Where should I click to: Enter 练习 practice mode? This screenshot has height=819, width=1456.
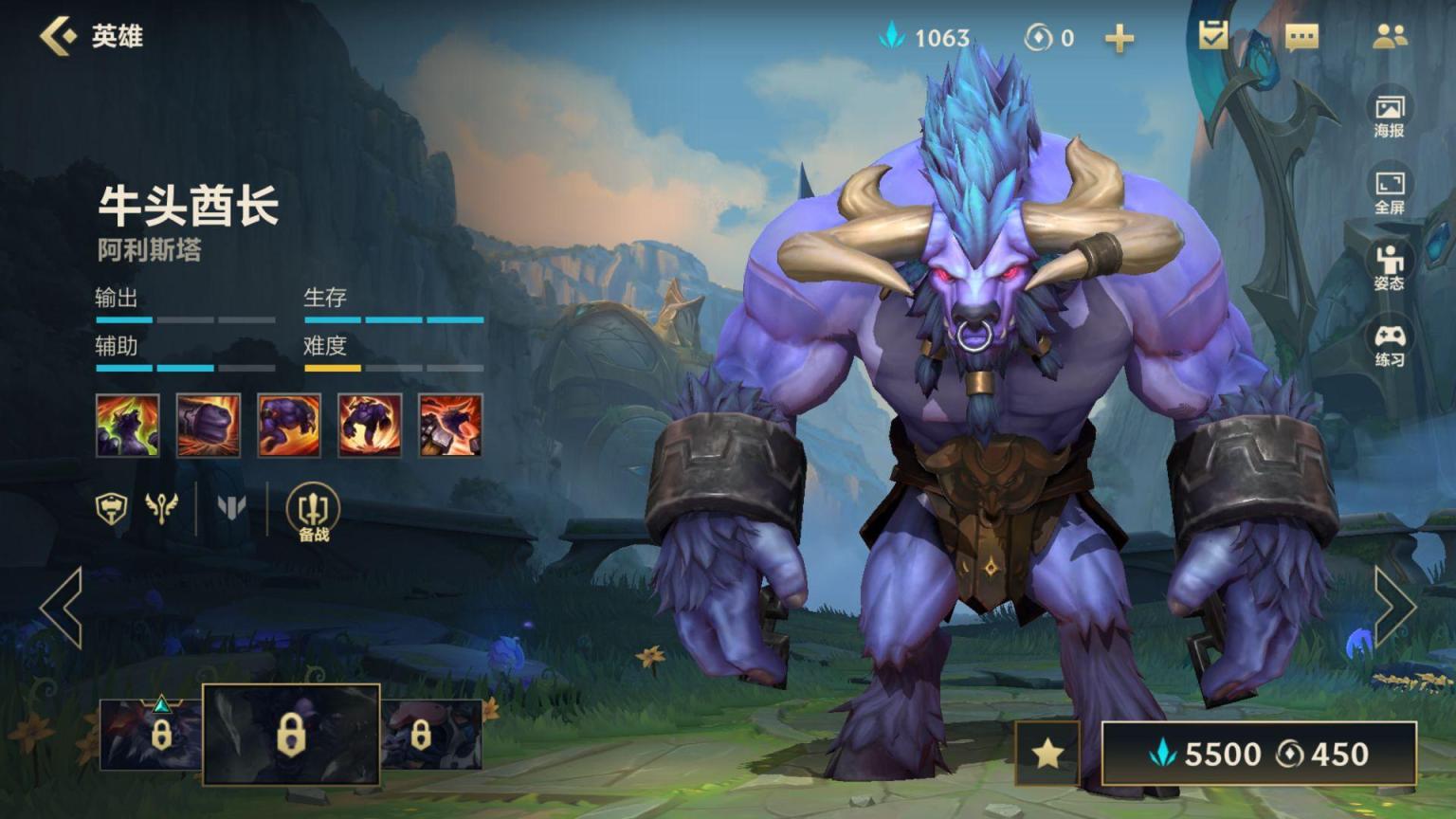click(x=1390, y=344)
